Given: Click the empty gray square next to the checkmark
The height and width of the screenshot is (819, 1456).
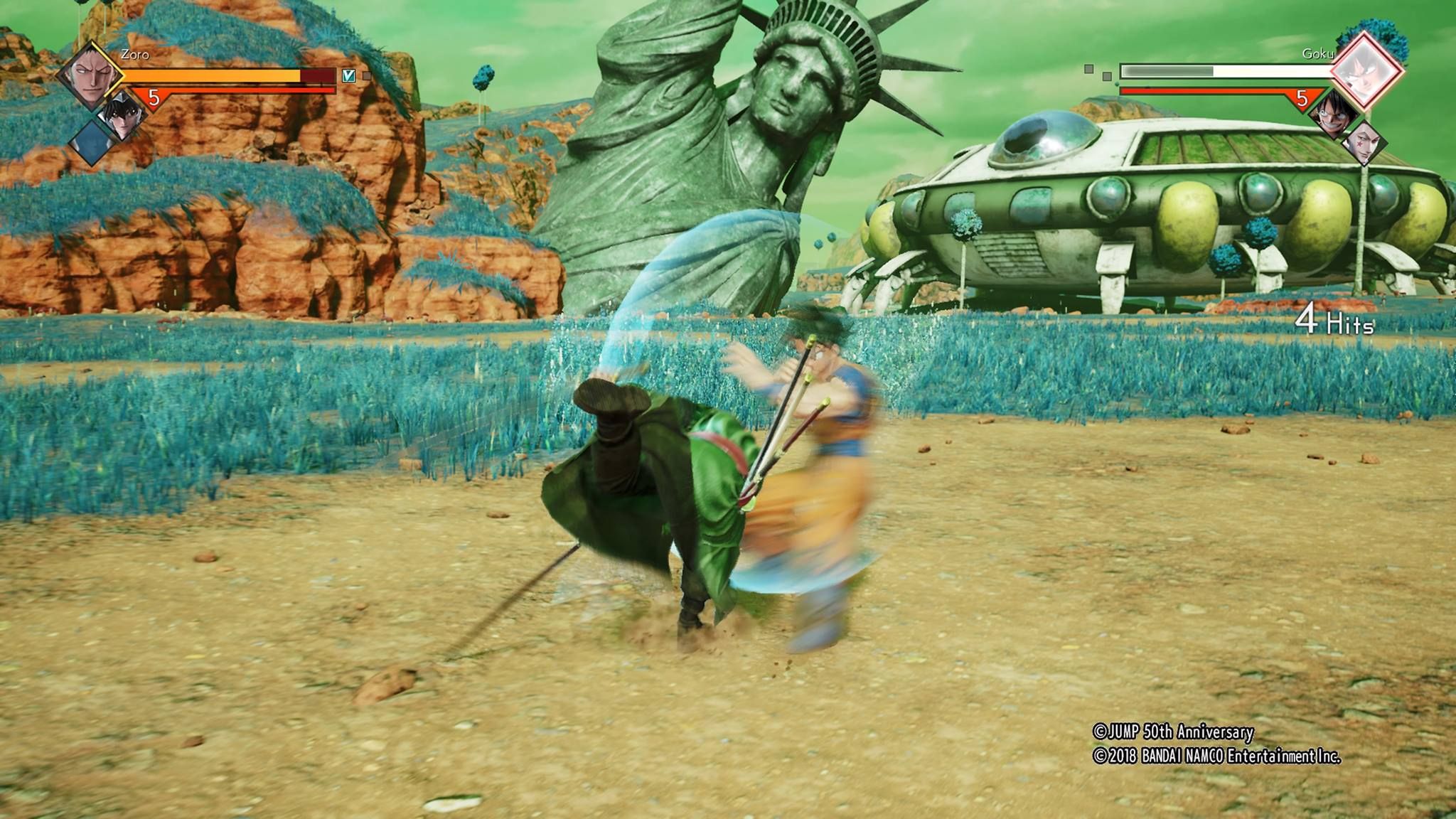Looking at the screenshot, I should (366, 76).
